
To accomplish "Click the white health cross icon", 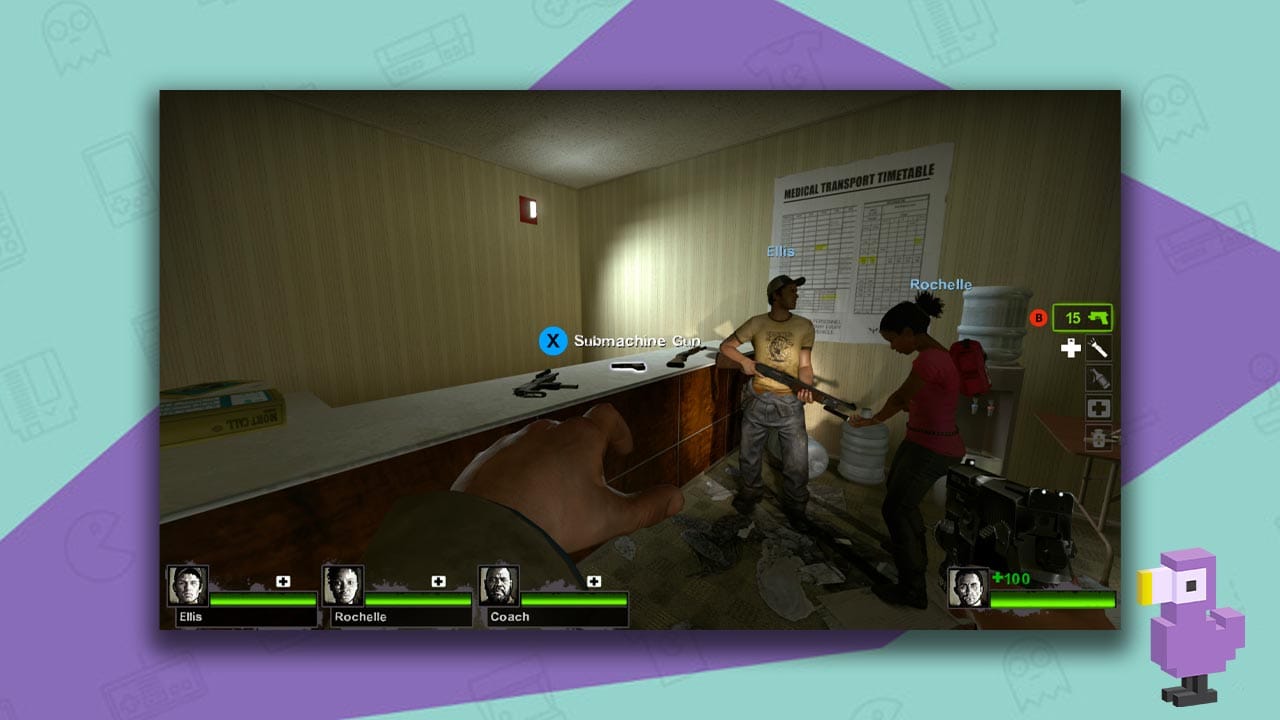I will [x=1070, y=347].
